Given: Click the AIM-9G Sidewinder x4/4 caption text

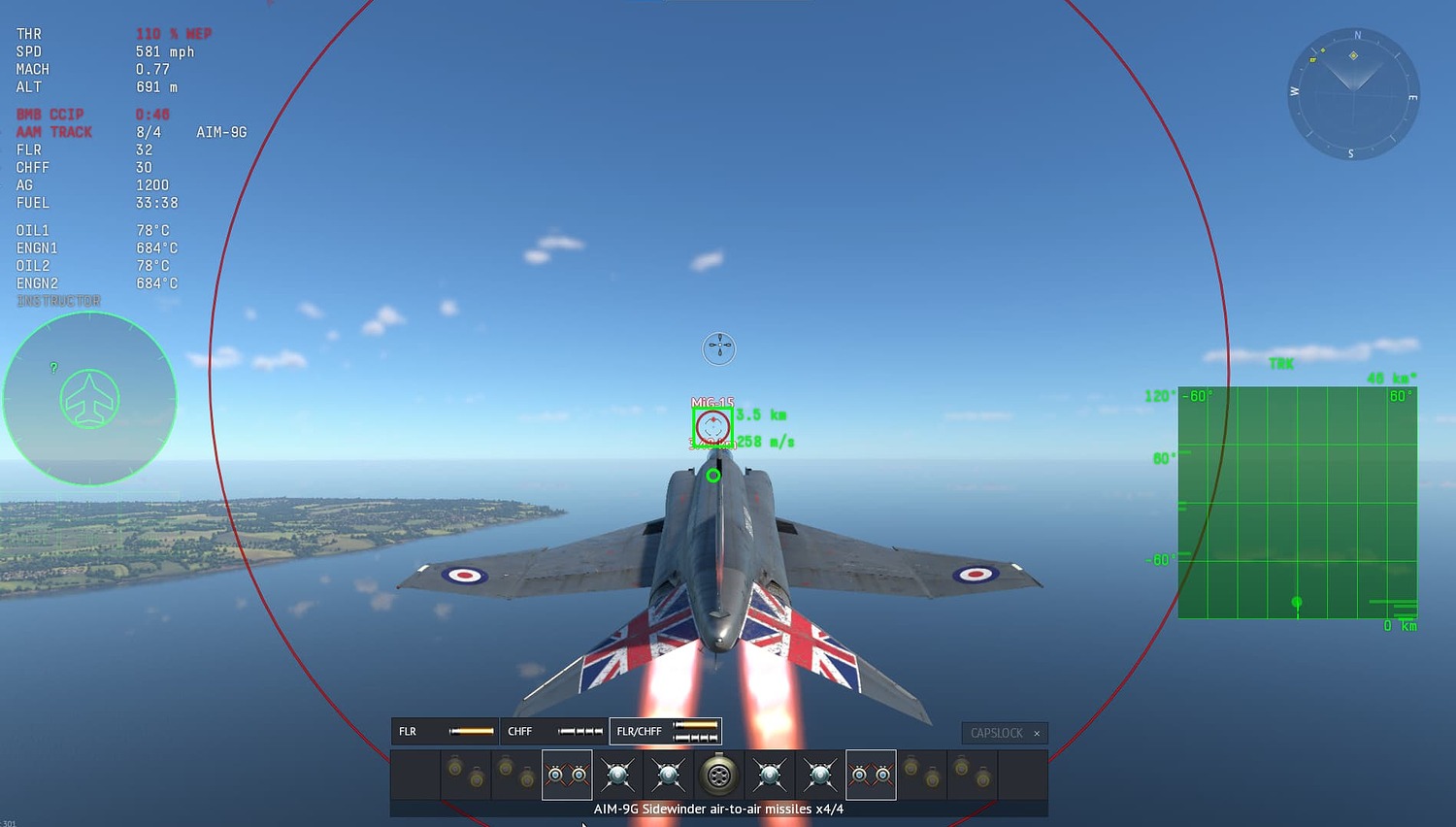Looking at the screenshot, I should [x=717, y=808].
